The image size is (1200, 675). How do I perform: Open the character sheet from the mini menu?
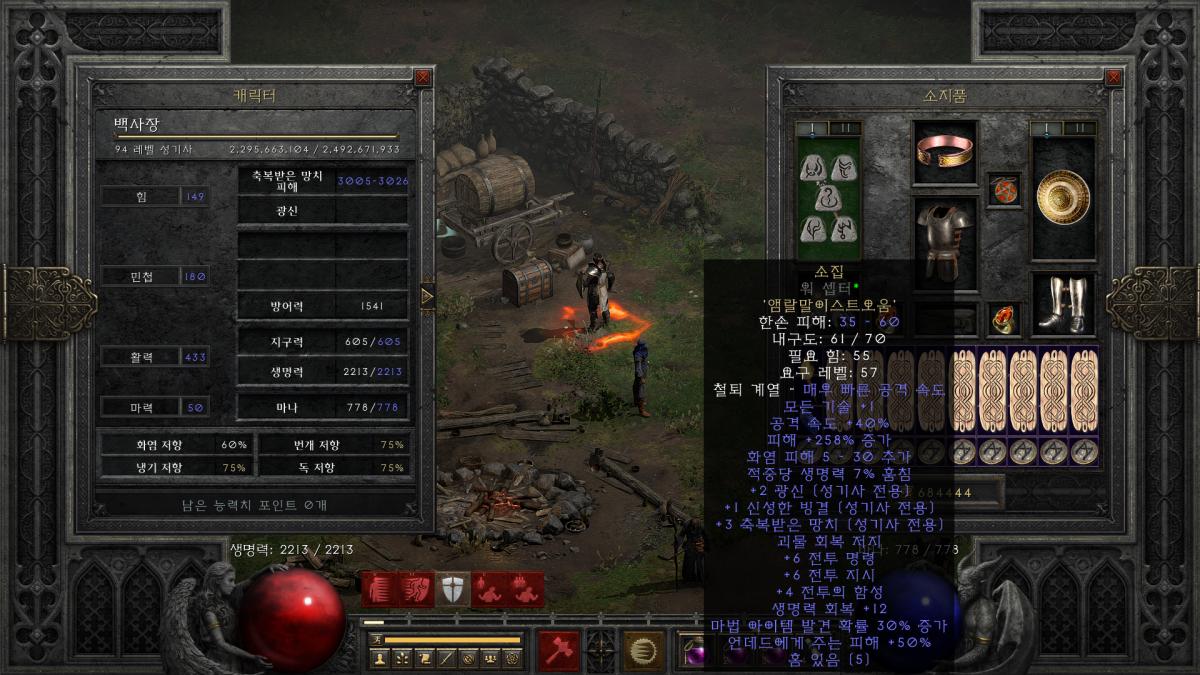[x=380, y=658]
